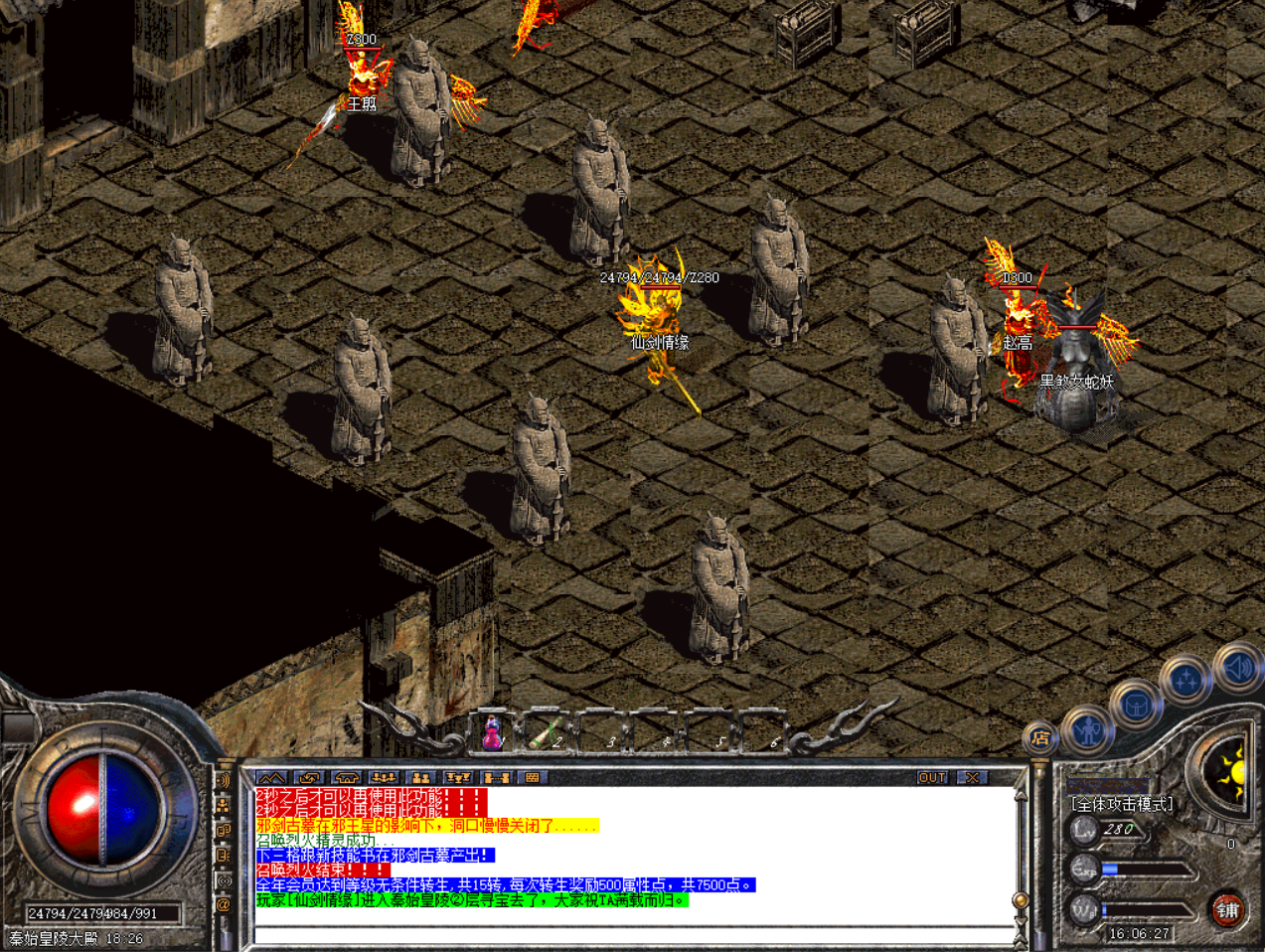The height and width of the screenshot is (952, 1265).
Task: Select the @ chat channel button
Action: pos(224,904)
